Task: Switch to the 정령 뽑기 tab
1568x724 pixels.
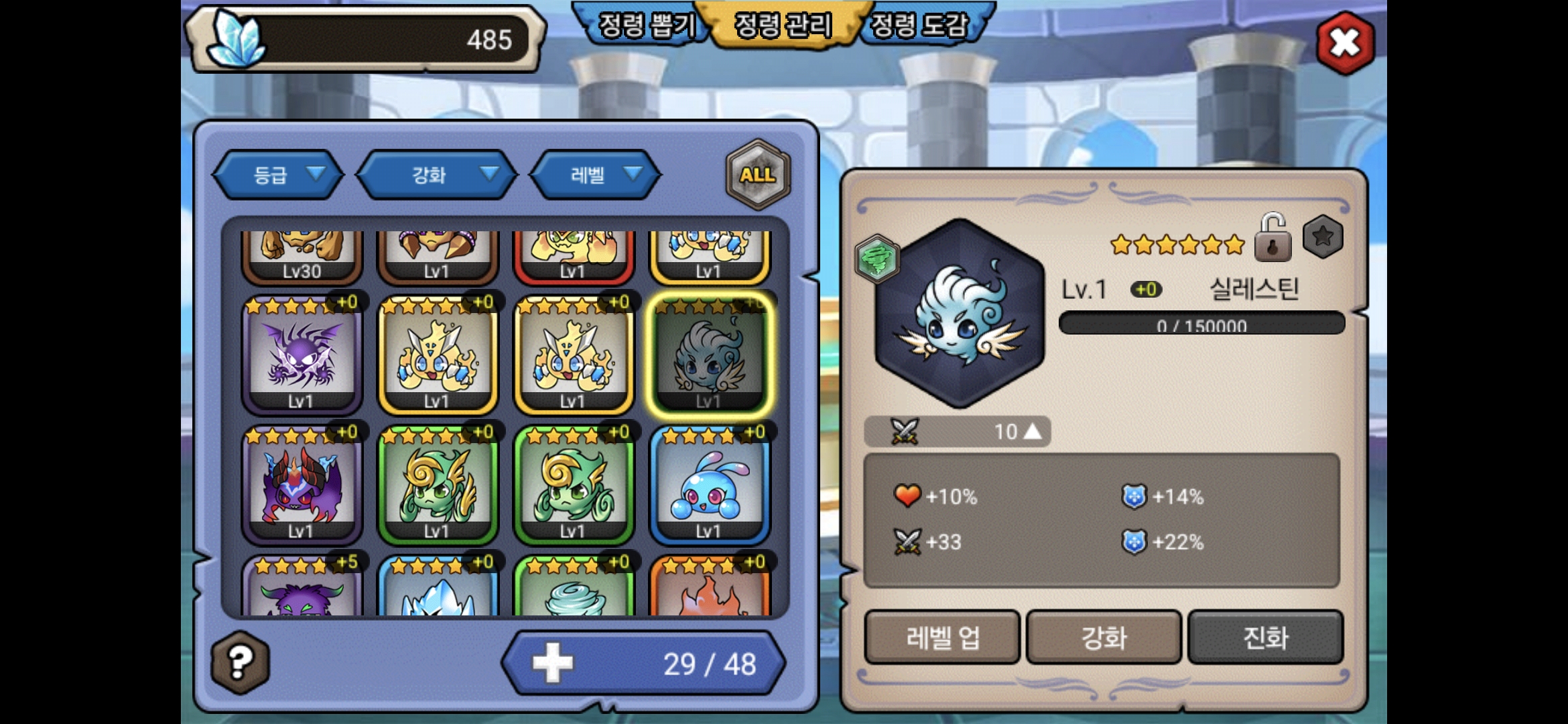Action: tap(646, 25)
